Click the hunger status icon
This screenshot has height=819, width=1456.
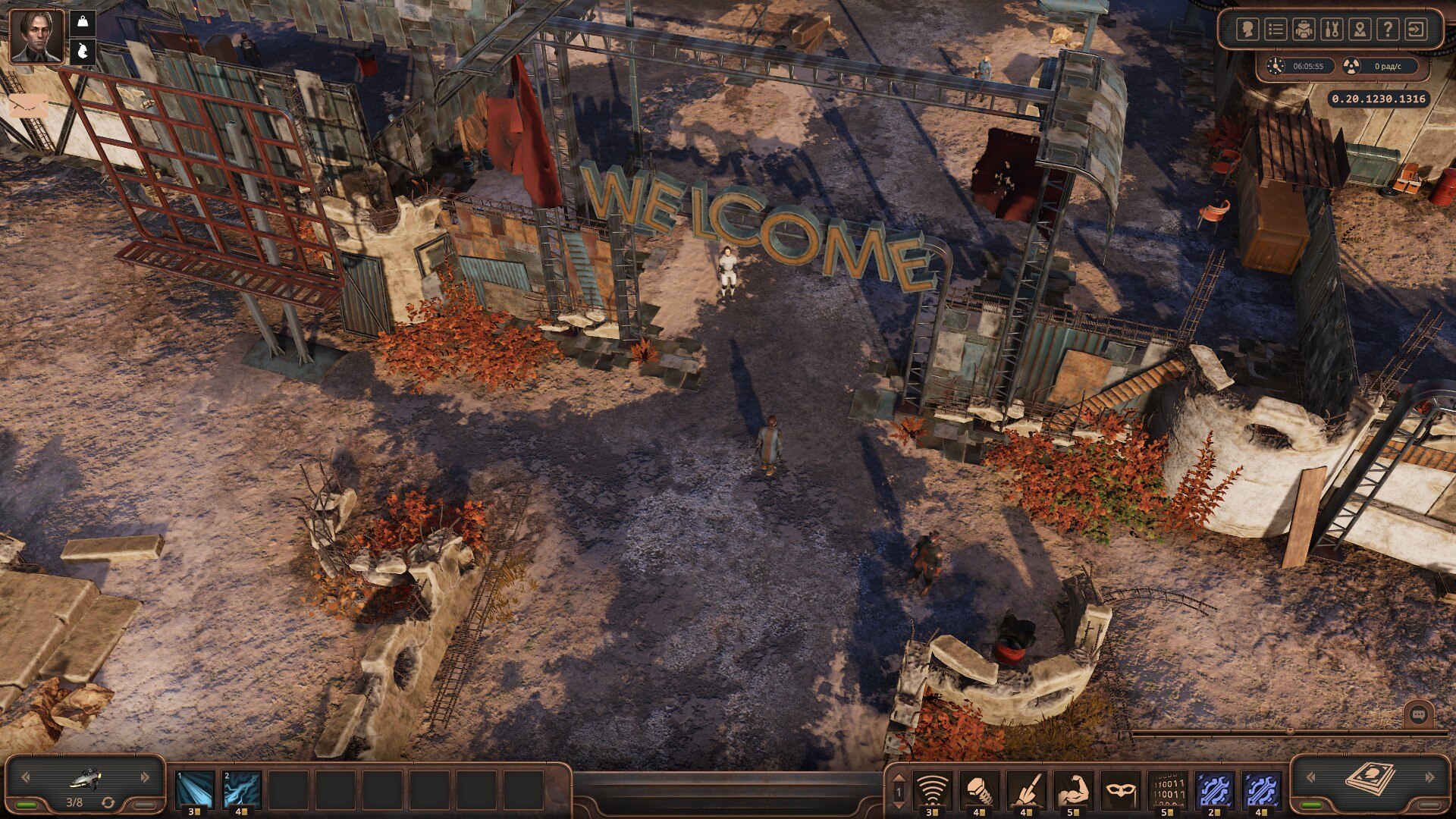83,52
